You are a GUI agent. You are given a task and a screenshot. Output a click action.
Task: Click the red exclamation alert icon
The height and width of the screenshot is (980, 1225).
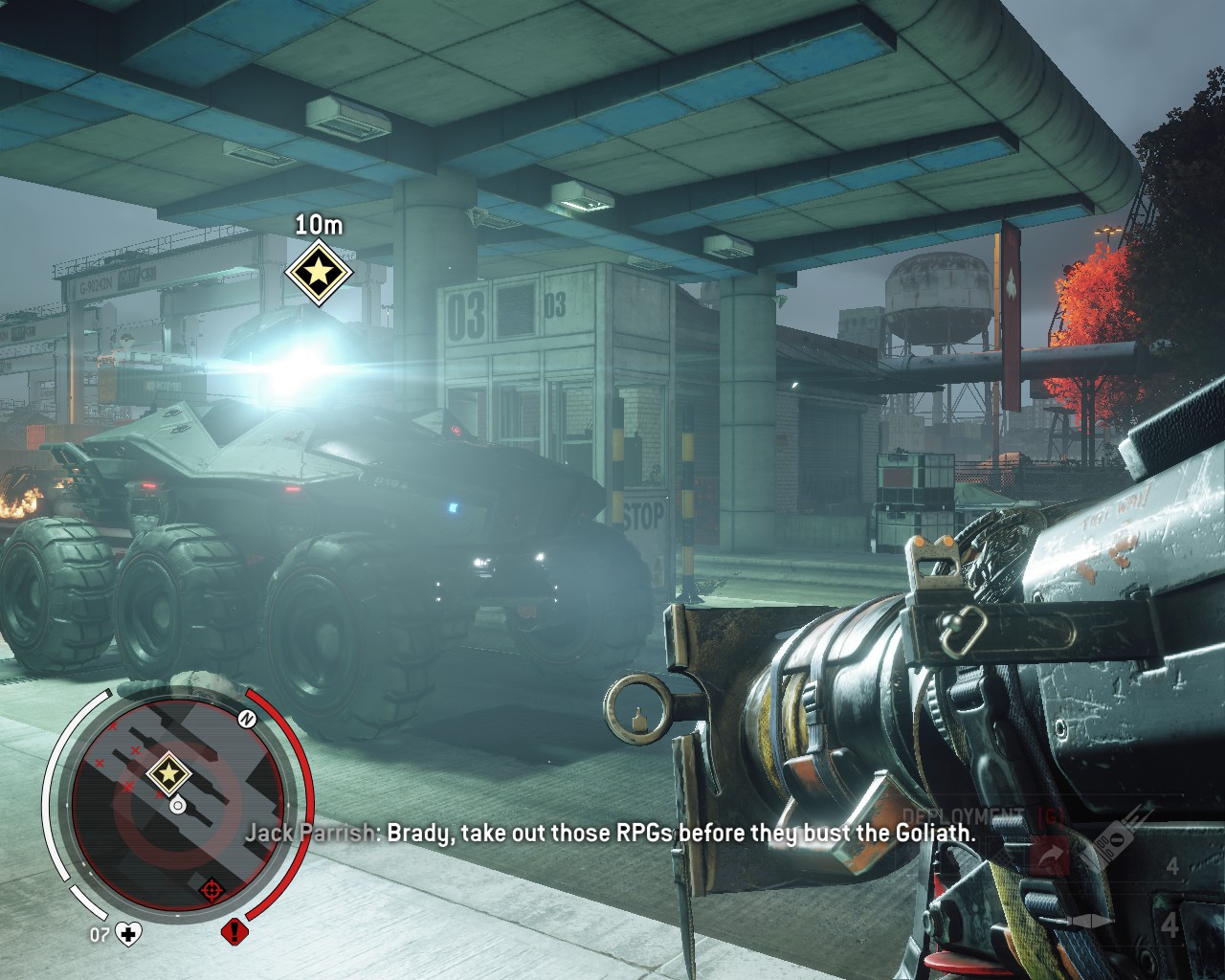click(234, 932)
